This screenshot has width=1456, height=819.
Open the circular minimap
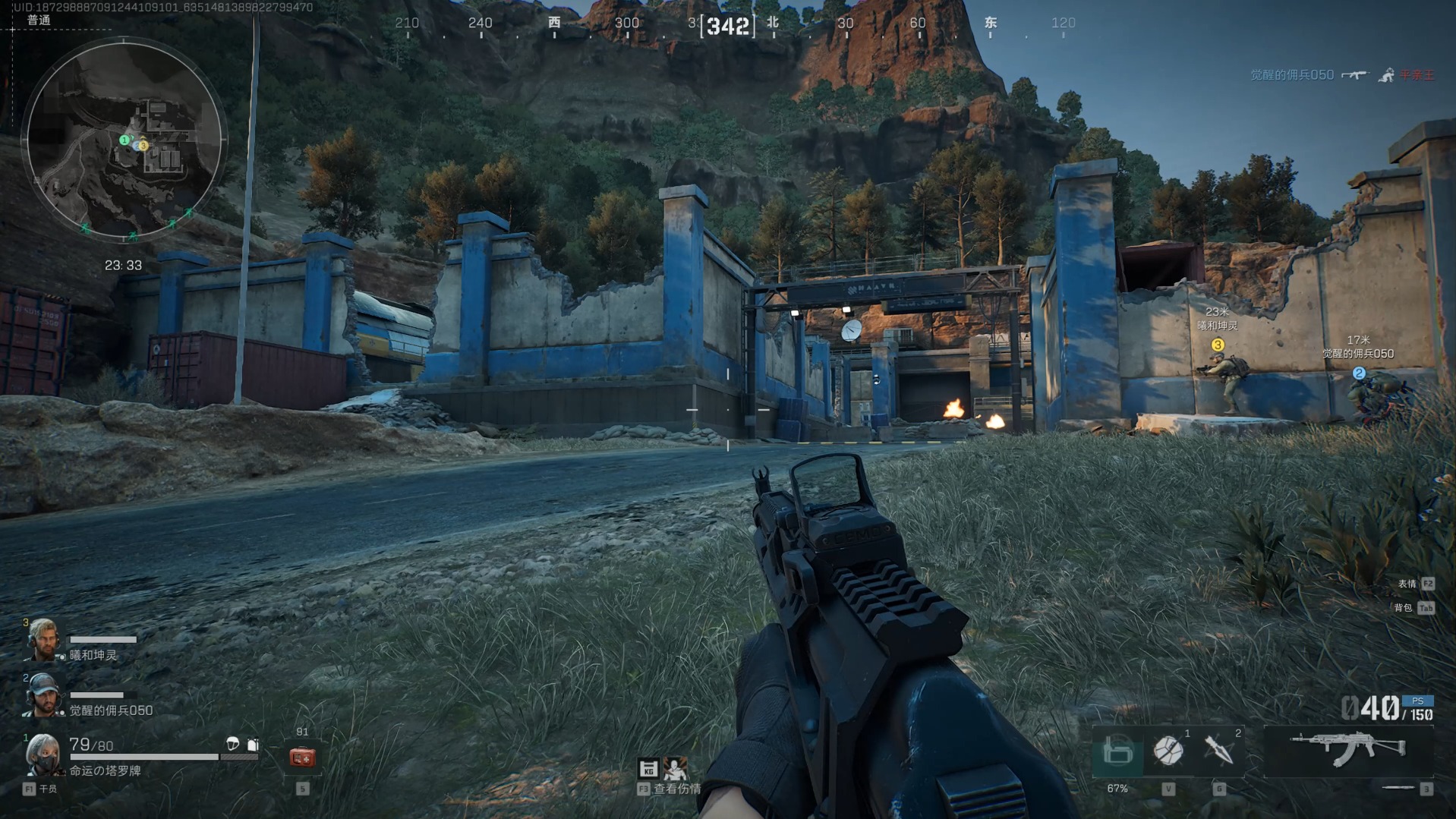[124, 140]
